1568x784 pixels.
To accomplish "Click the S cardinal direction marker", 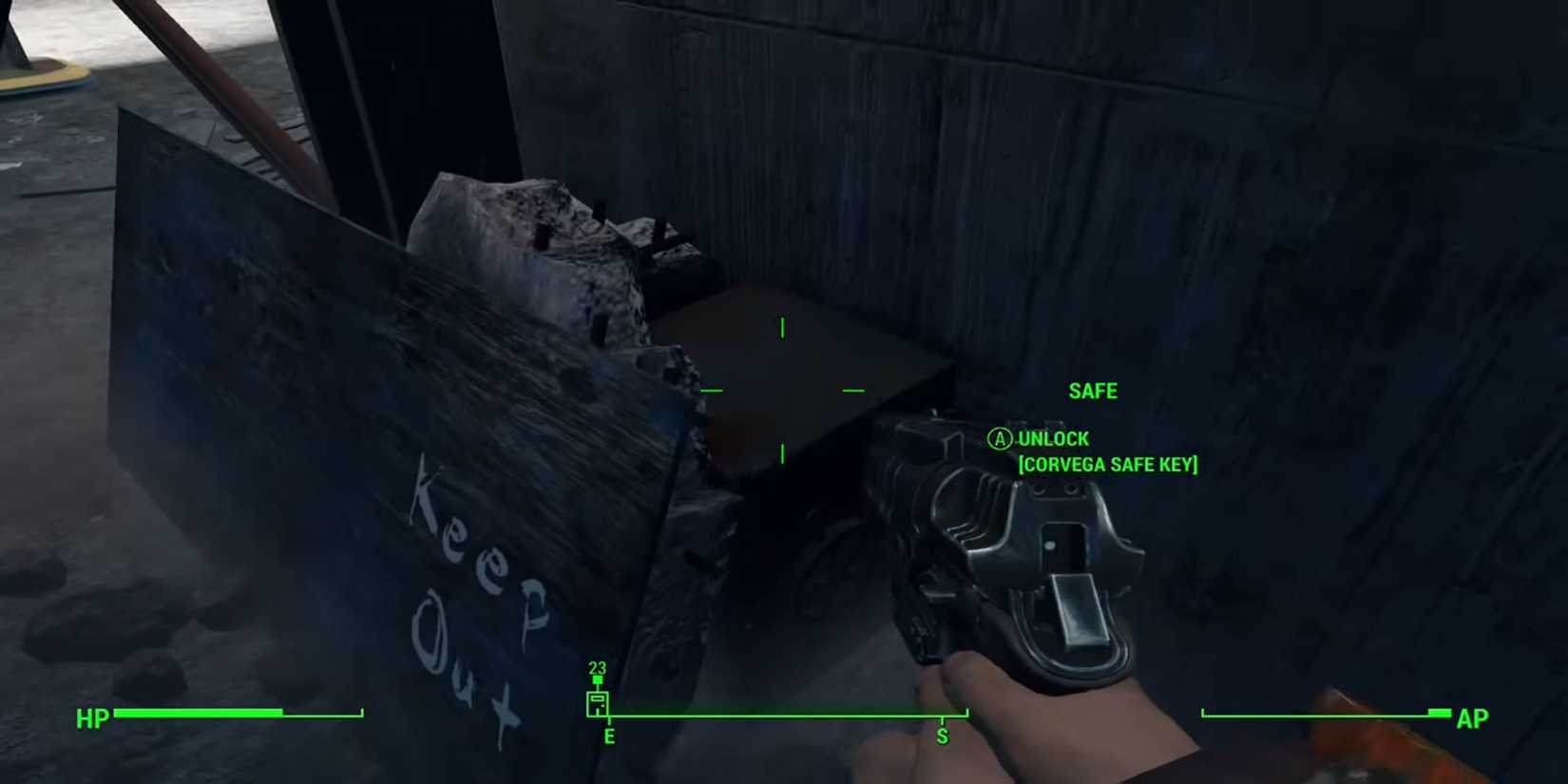I will 942,735.
